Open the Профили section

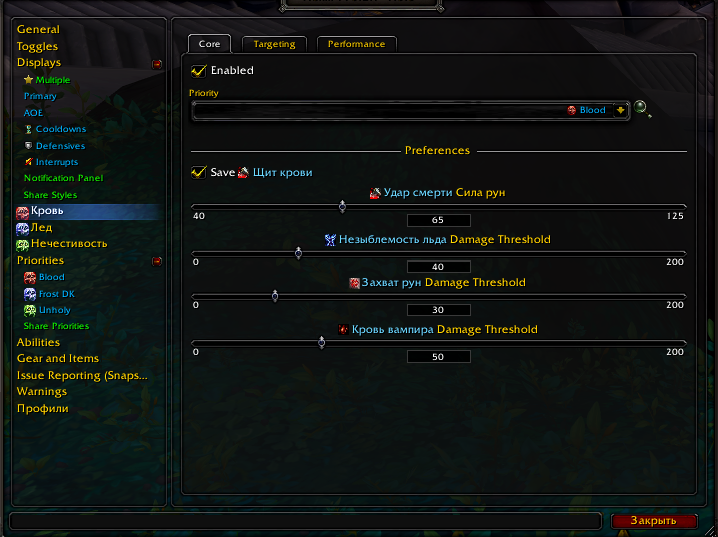point(42,408)
